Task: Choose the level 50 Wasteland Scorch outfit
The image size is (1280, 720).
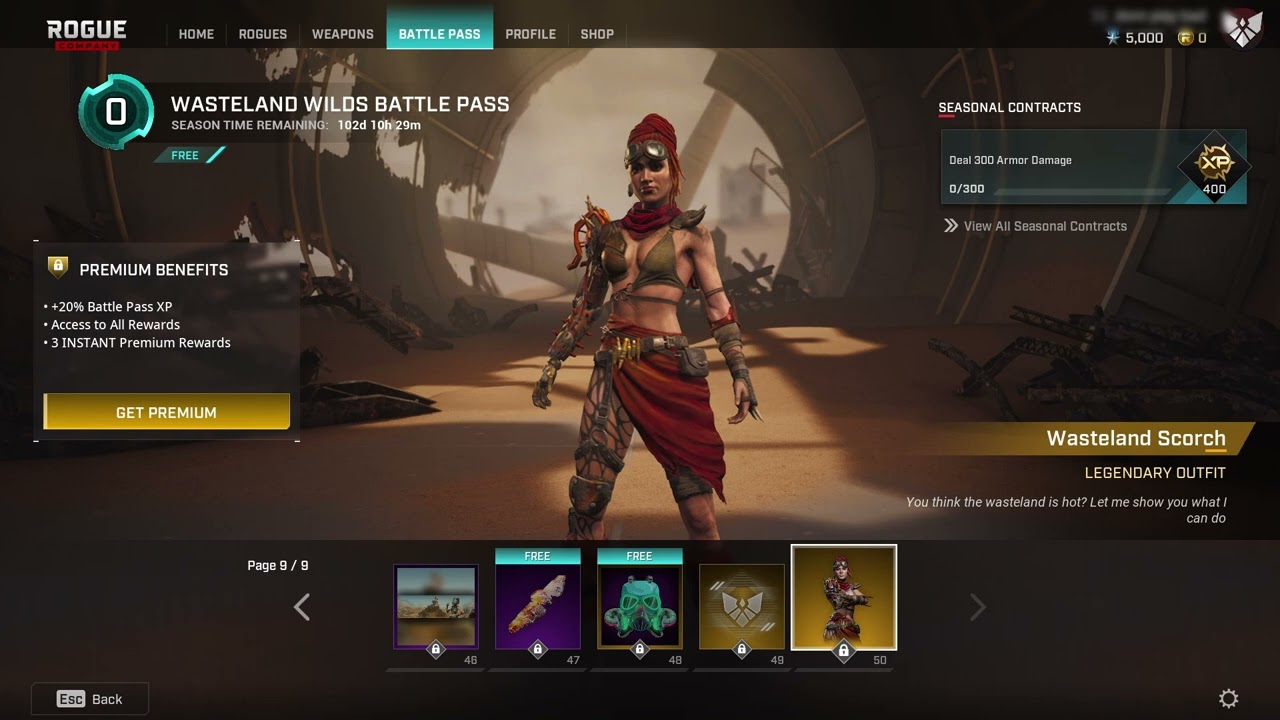Action: click(844, 599)
